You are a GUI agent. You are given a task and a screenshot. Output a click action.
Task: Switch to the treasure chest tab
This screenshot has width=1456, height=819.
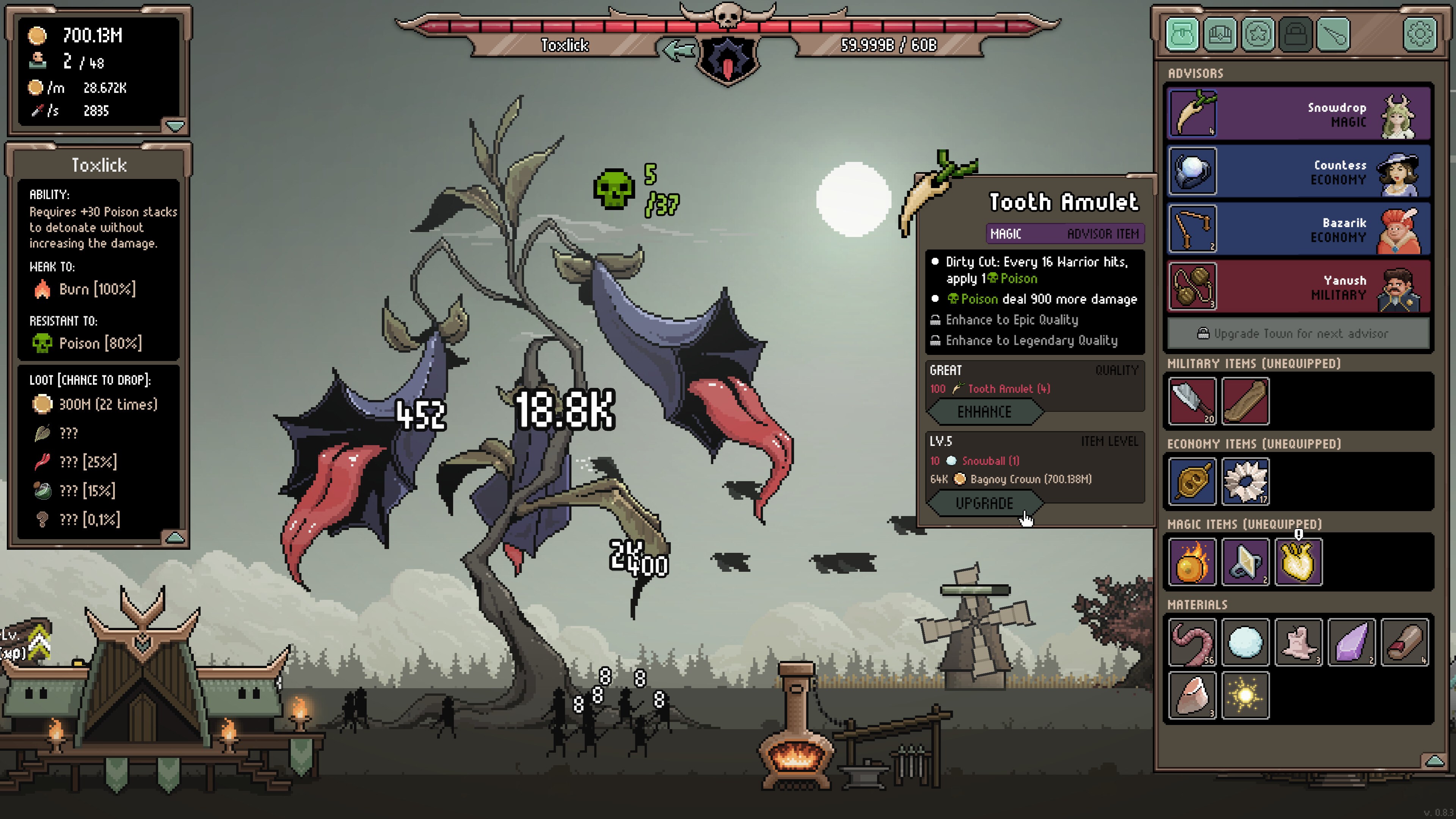[x=1220, y=35]
